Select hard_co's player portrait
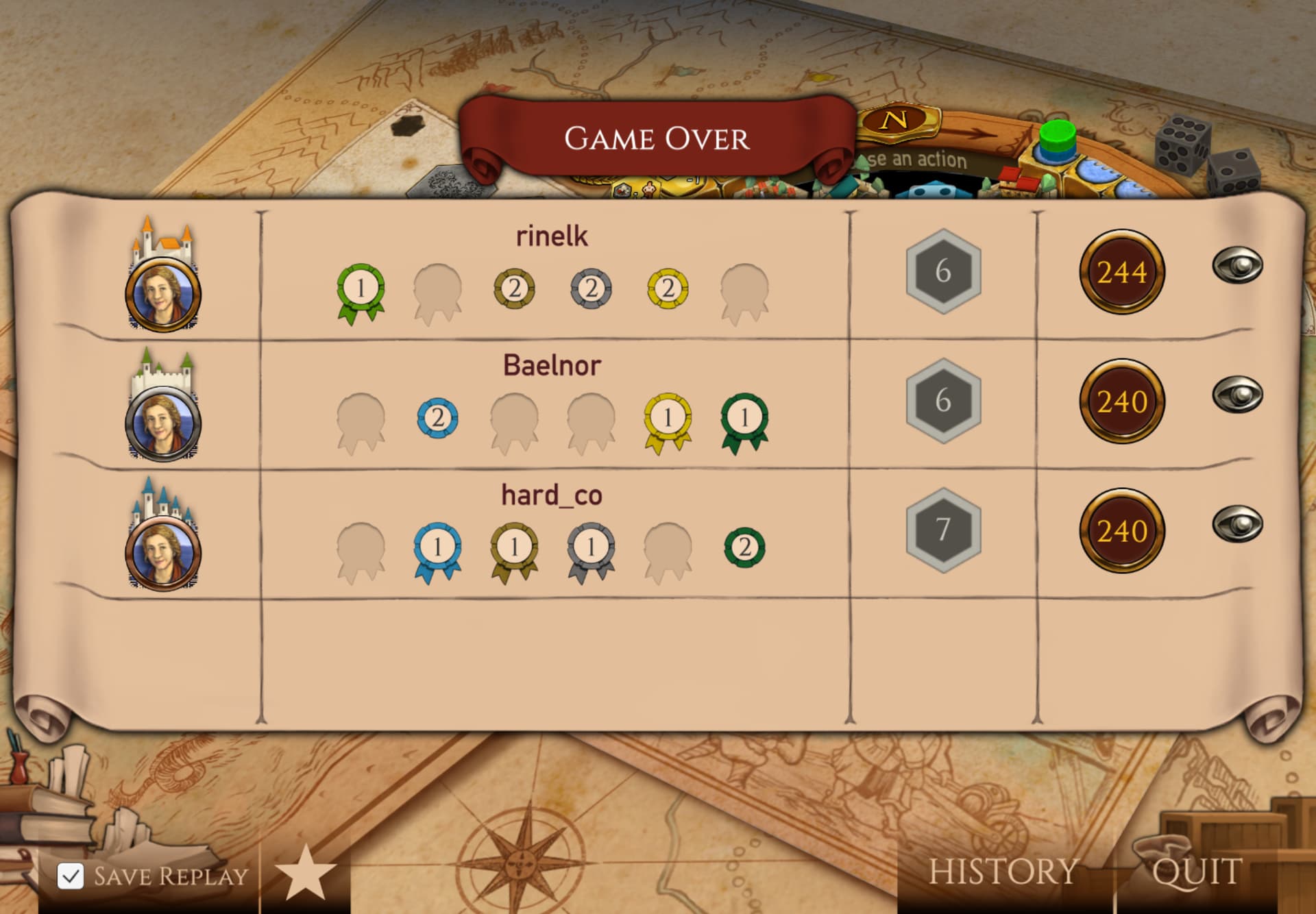 pos(163,552)
